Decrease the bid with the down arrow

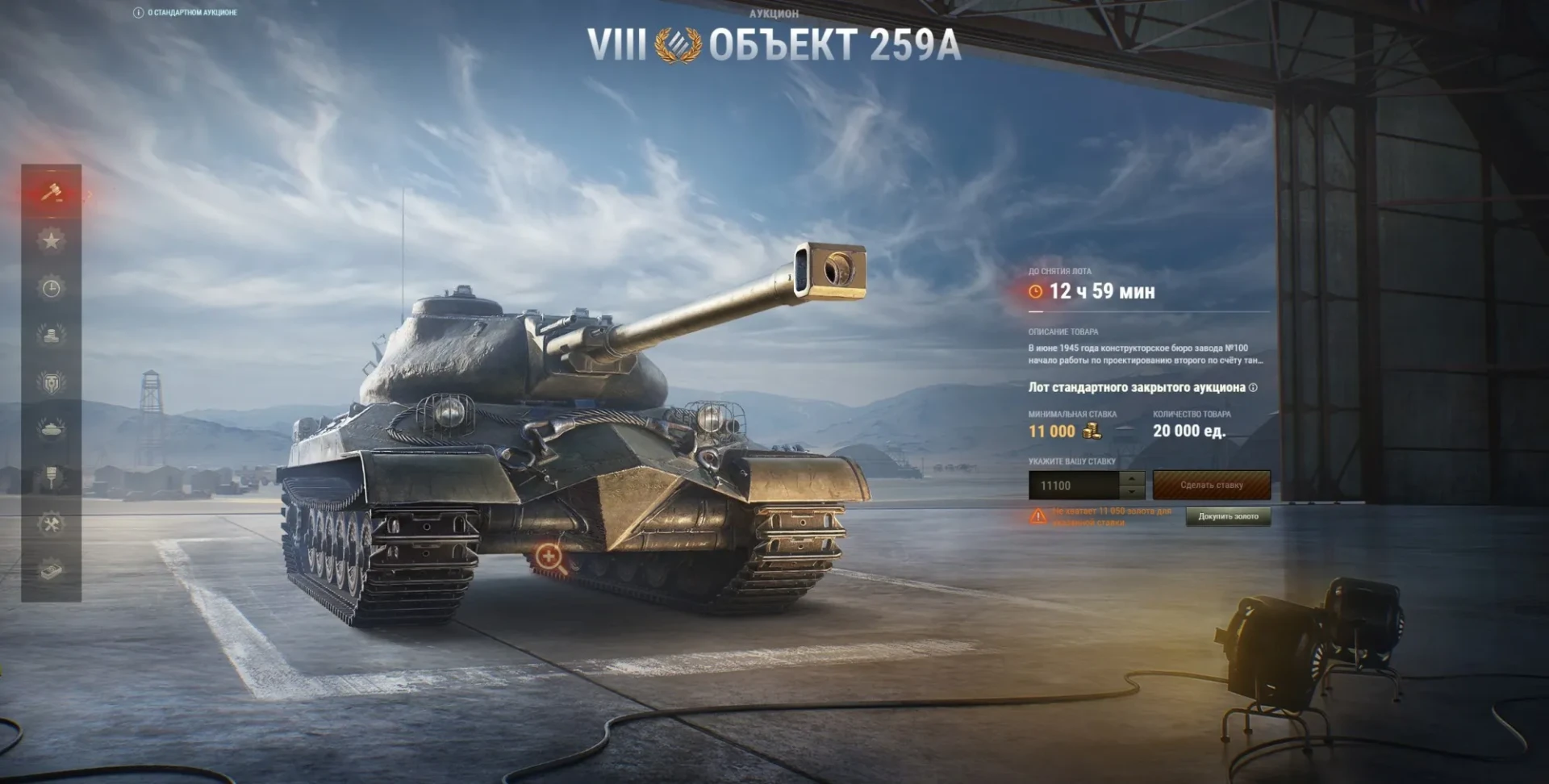1132,492
